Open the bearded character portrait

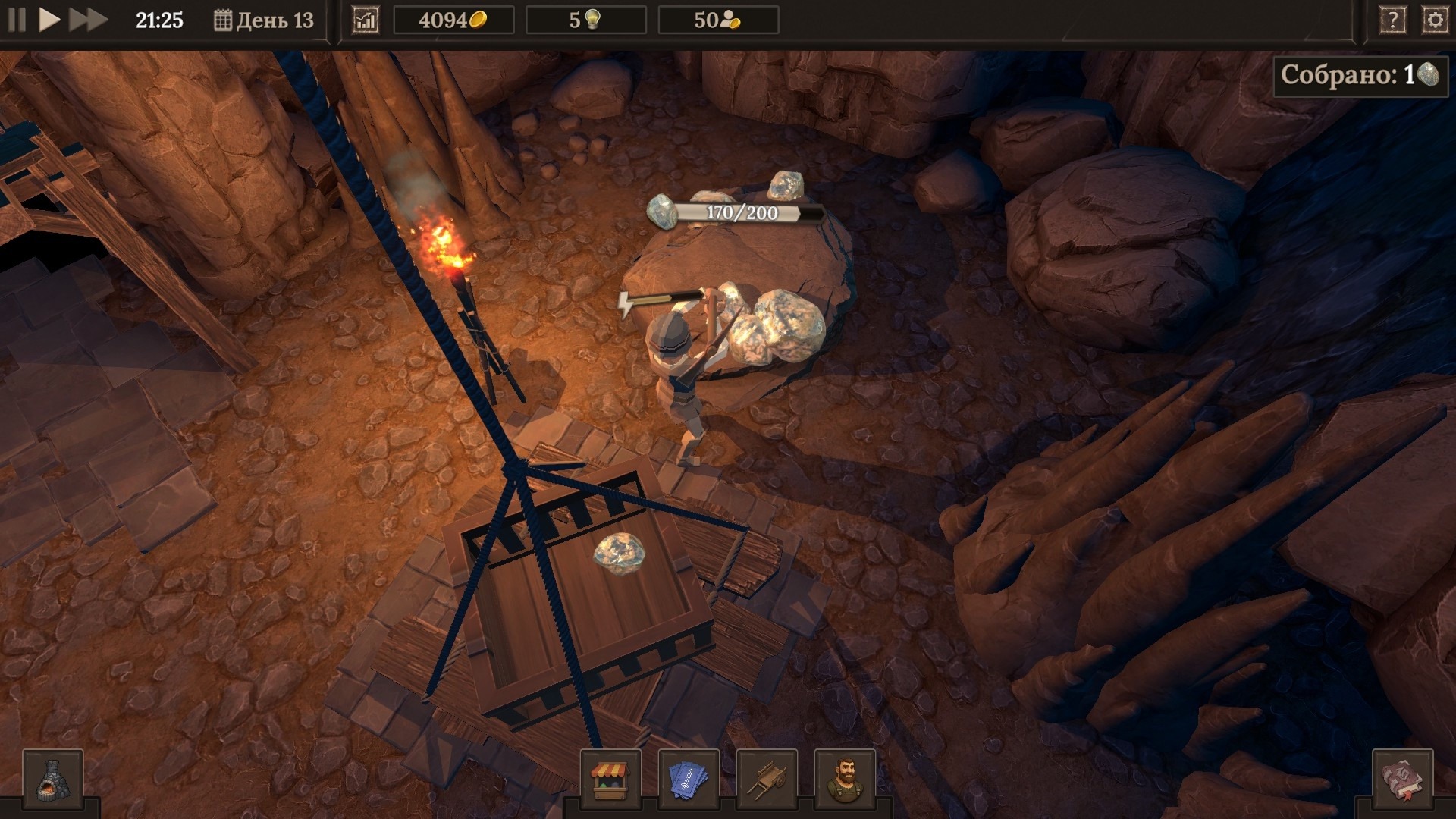(x=845, y=779)
